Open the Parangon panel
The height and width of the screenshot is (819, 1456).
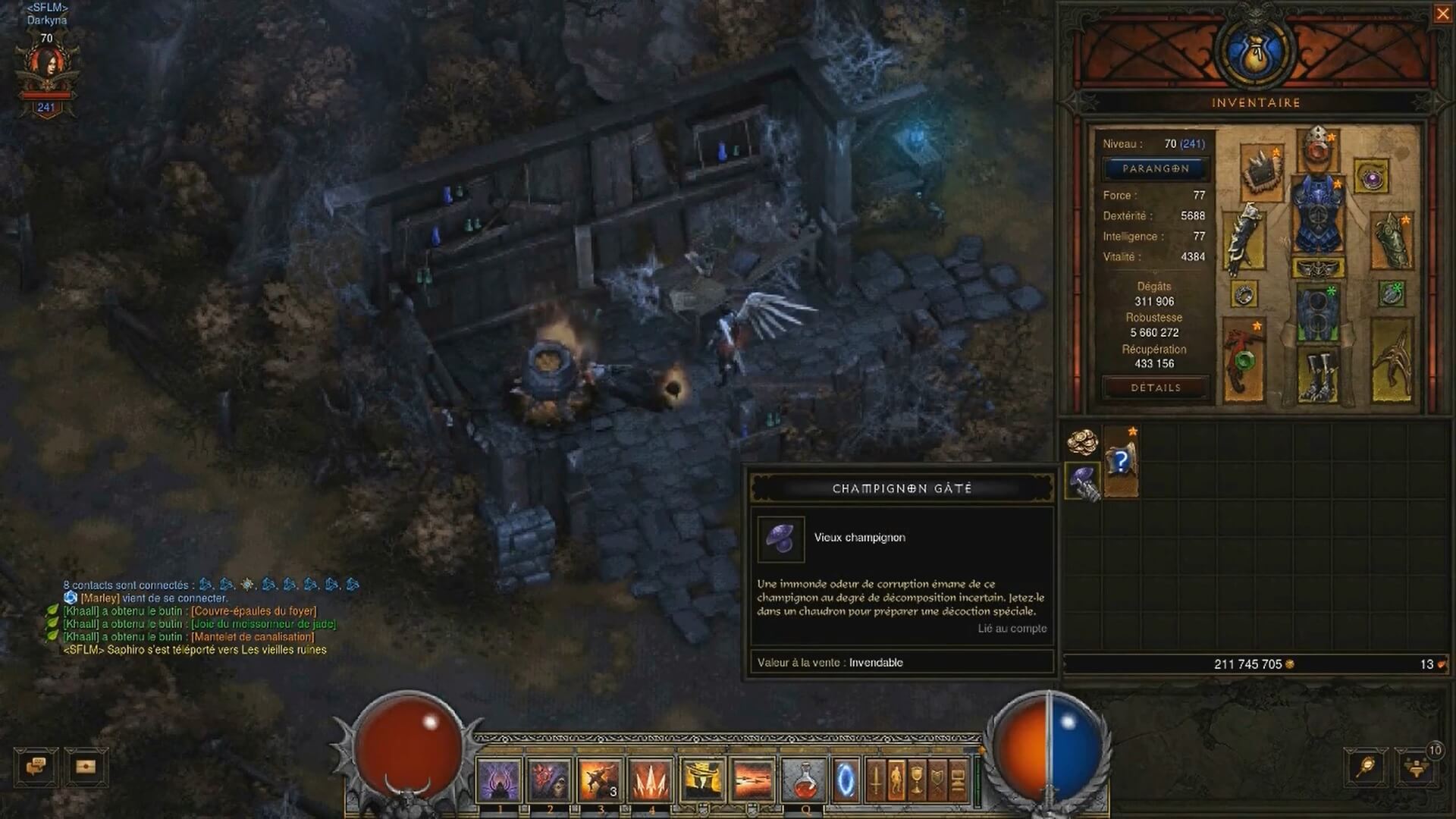pyautogui.click(x=1155, y=168)
